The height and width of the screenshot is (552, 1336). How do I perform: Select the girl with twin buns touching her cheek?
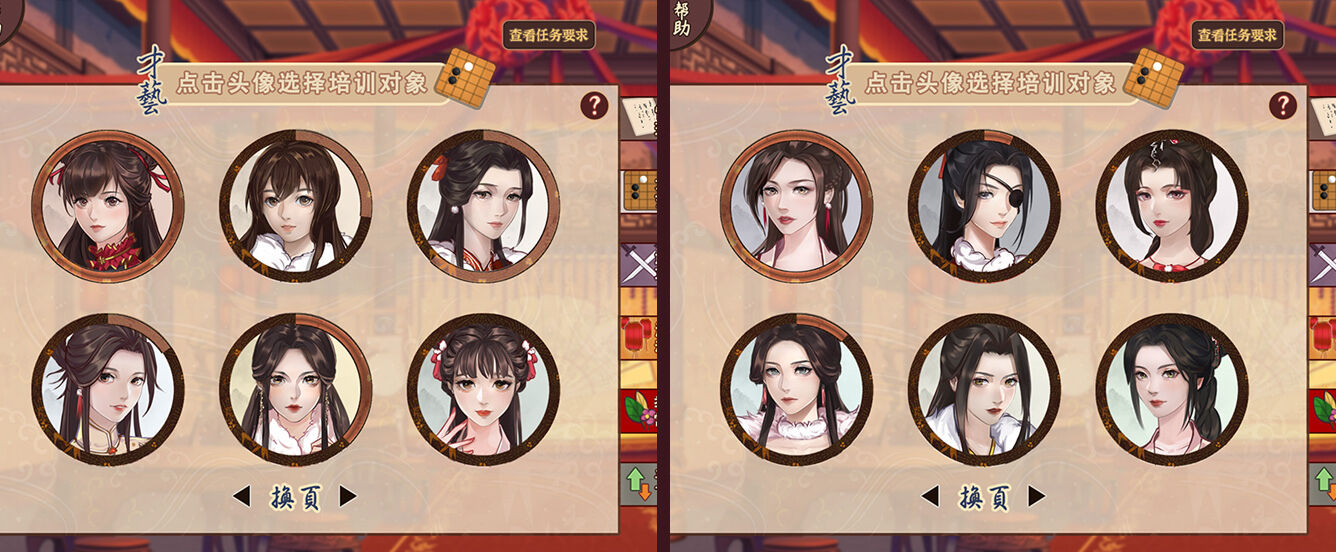click(483, 390)
